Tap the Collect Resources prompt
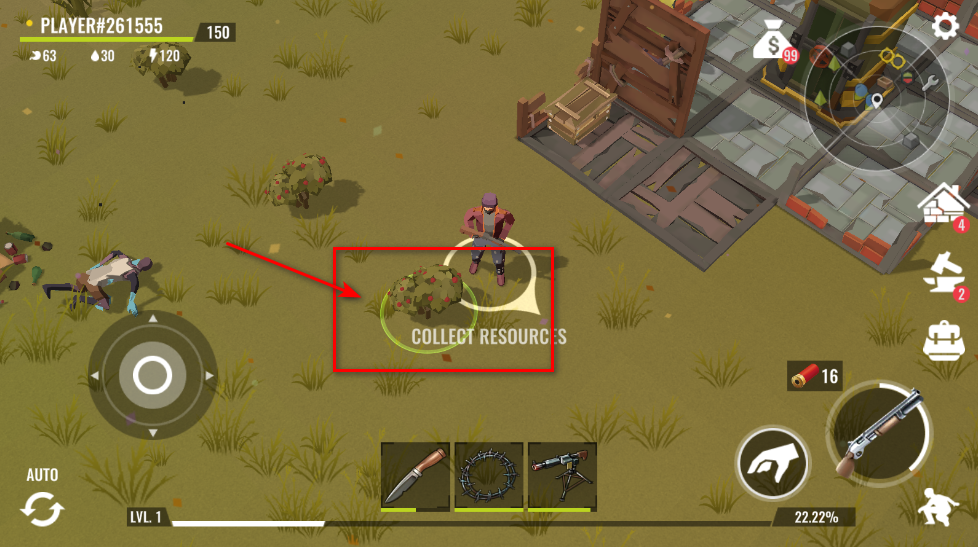Image resolution: width=978 pixels, height=547 pixels. click(489, 336)
